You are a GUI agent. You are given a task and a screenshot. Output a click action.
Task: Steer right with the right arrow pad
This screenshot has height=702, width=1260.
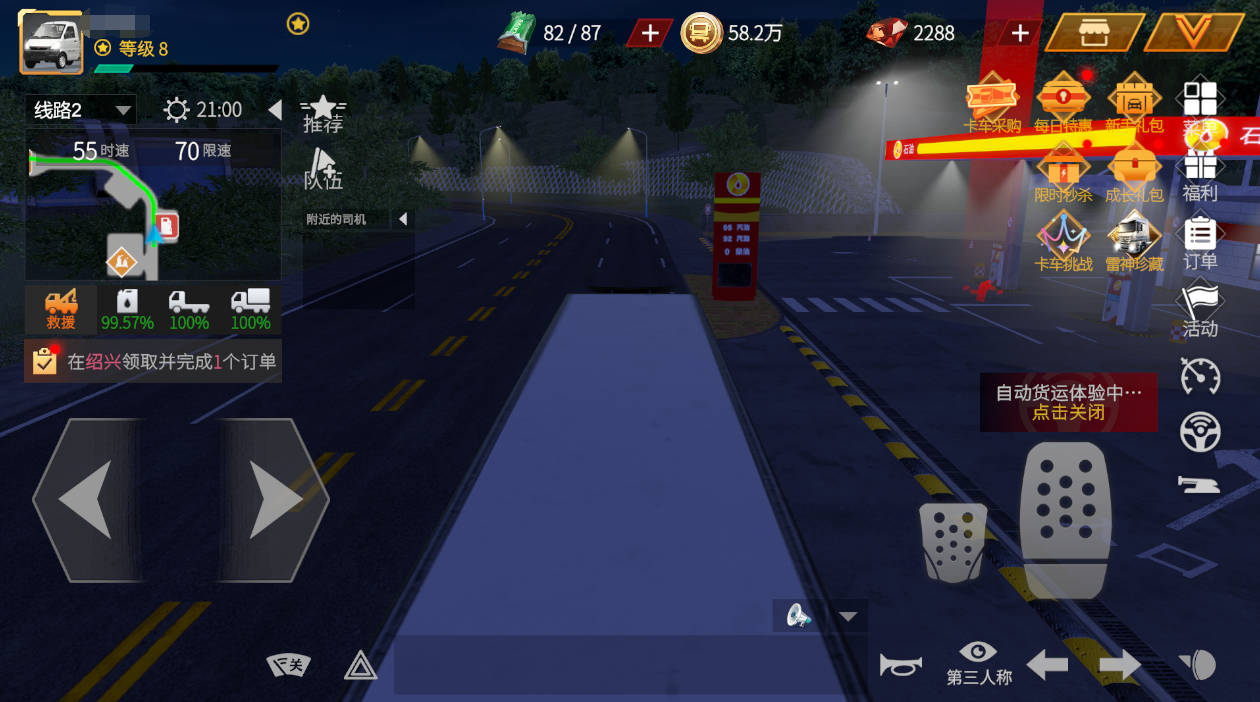tap(271, 500)
